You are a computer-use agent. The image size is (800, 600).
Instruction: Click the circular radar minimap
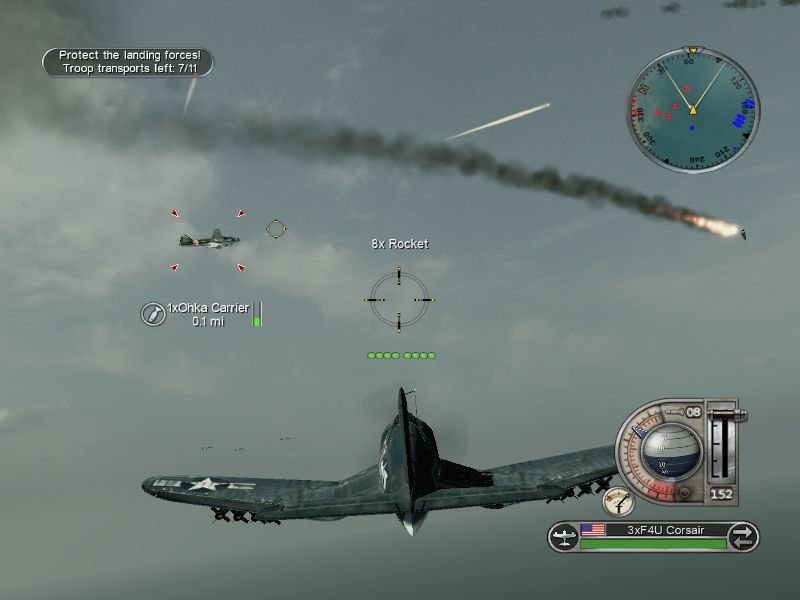(x=693, y=107)
